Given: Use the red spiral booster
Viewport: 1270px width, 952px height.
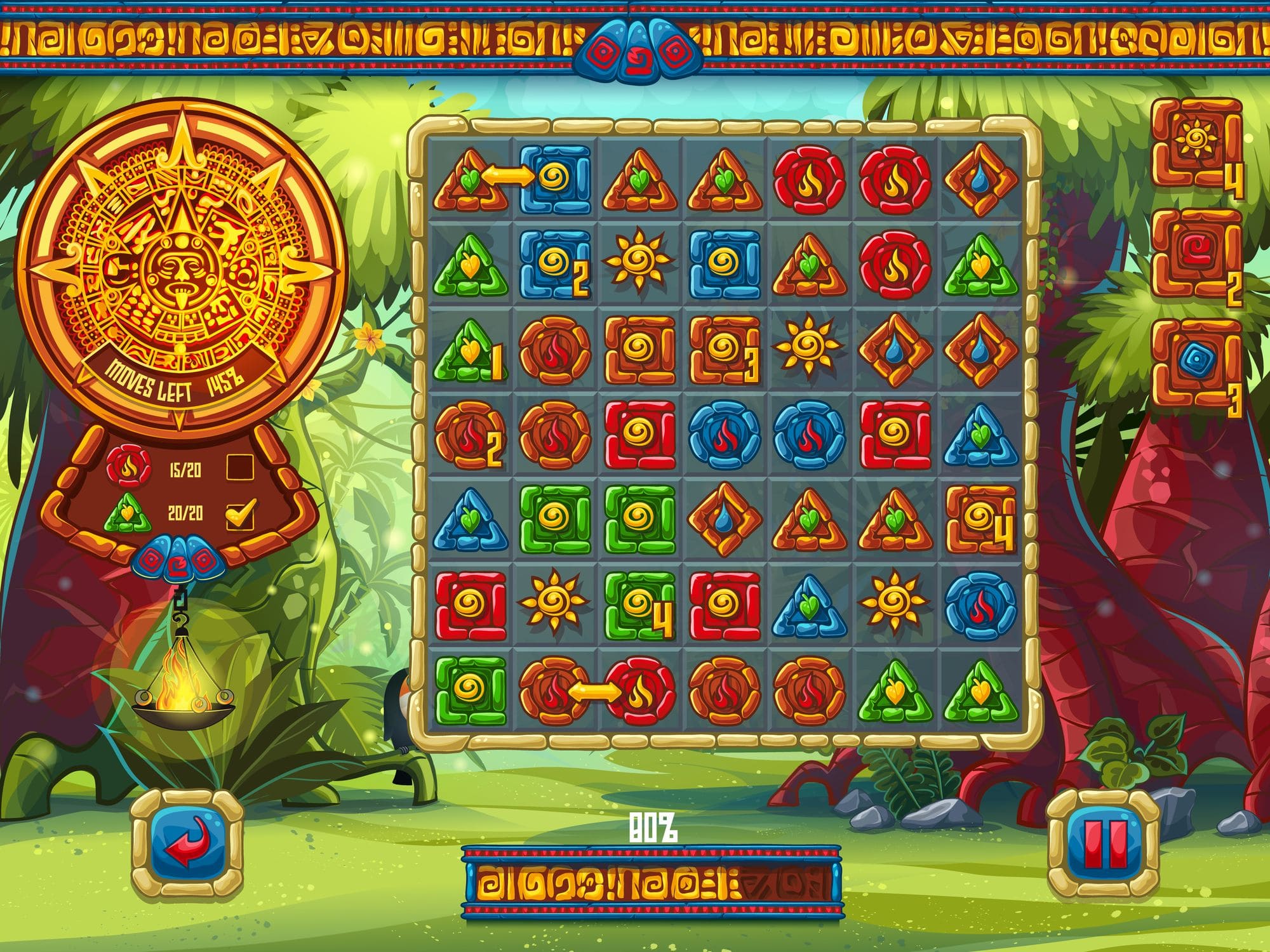Looking at the screenshot, I should coord(1196,253).
